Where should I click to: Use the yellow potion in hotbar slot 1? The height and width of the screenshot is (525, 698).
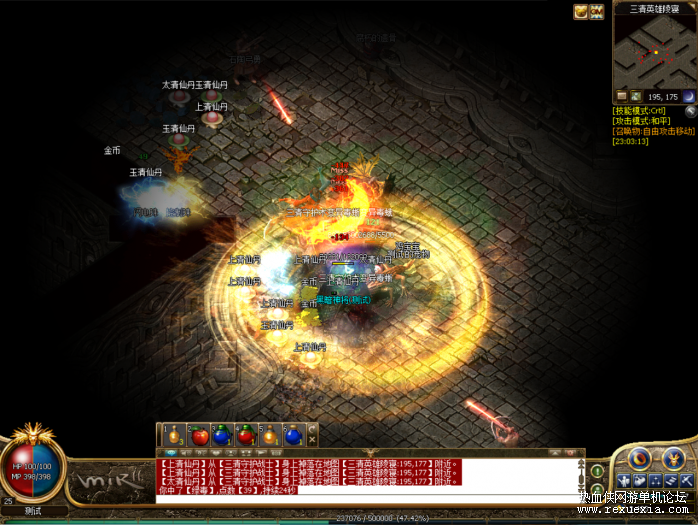tap(174, 436)
